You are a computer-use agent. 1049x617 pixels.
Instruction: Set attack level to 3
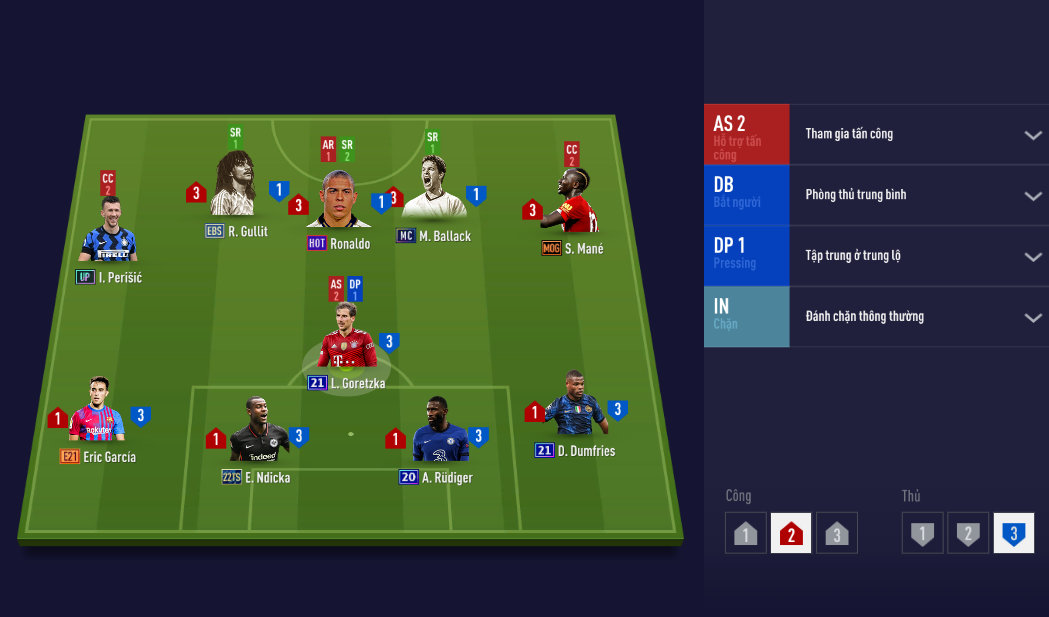[x=837, y=533]
